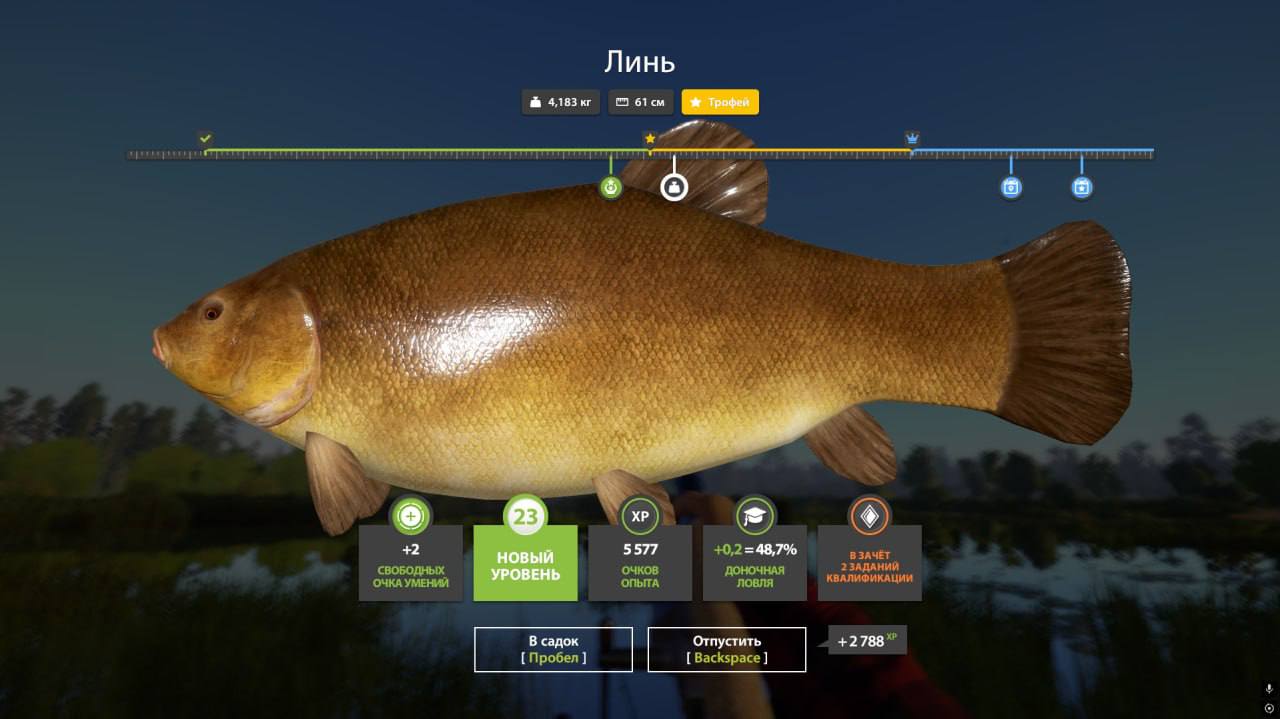Click the circular record icon below the microphone

[x=1268, y=708]
